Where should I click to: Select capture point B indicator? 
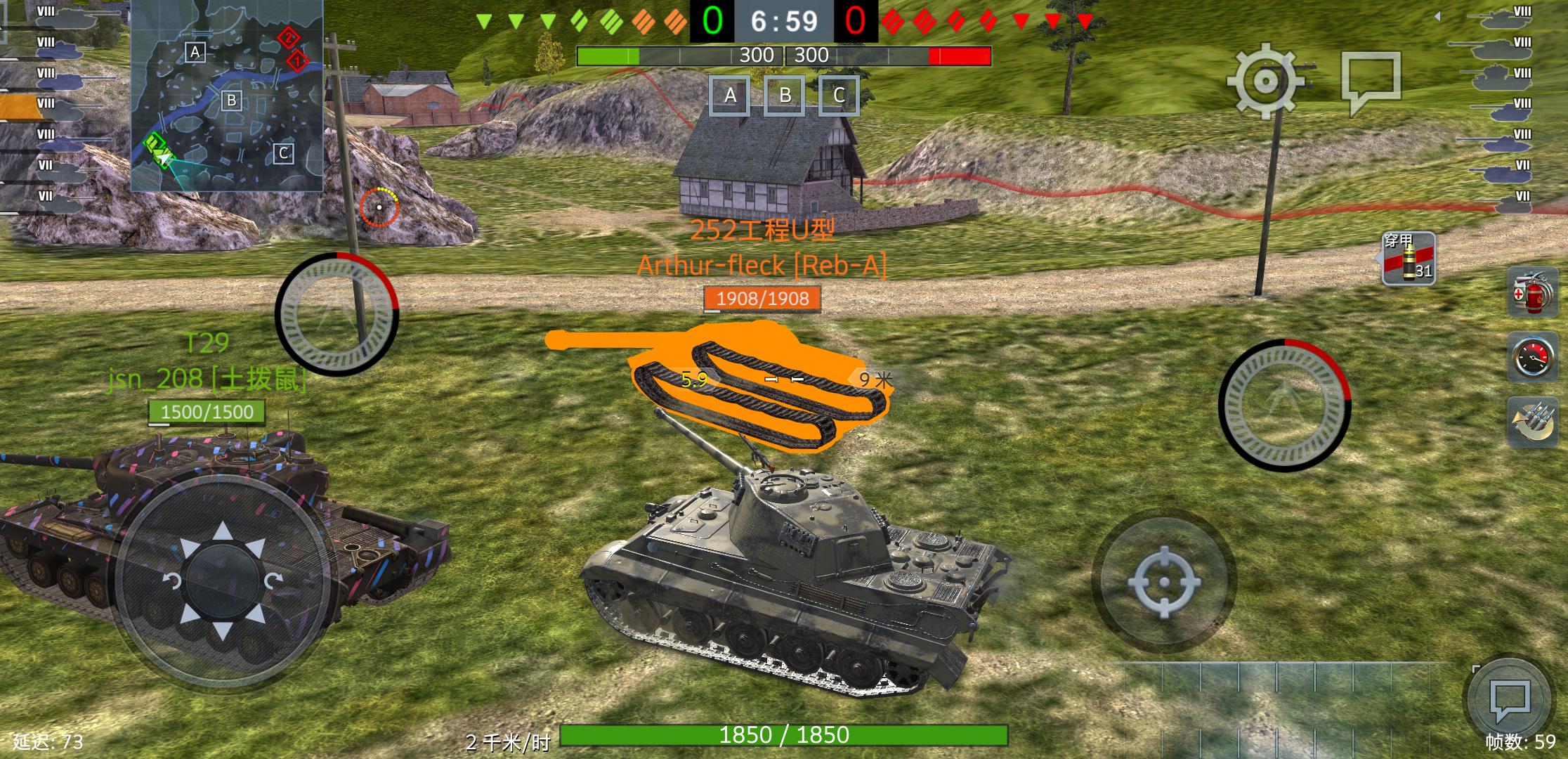(785, 96)
